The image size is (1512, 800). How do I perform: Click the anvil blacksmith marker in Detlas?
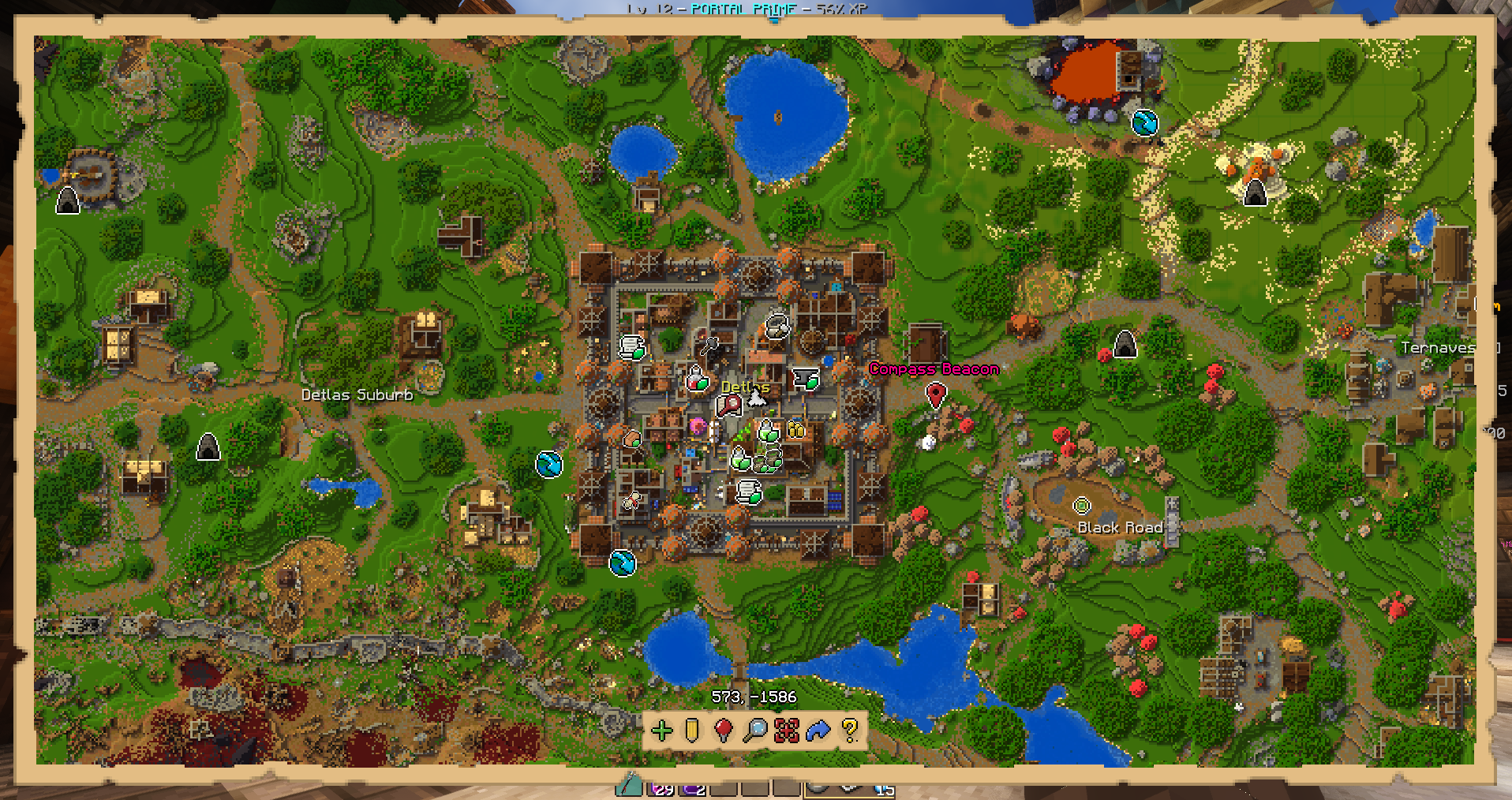click(805, 378)
